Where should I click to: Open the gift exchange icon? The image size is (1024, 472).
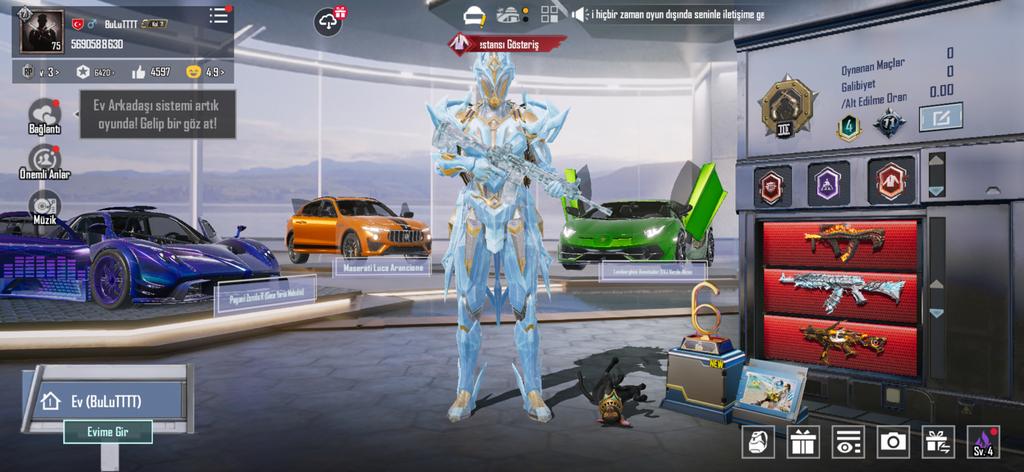(x=937, y=442)
